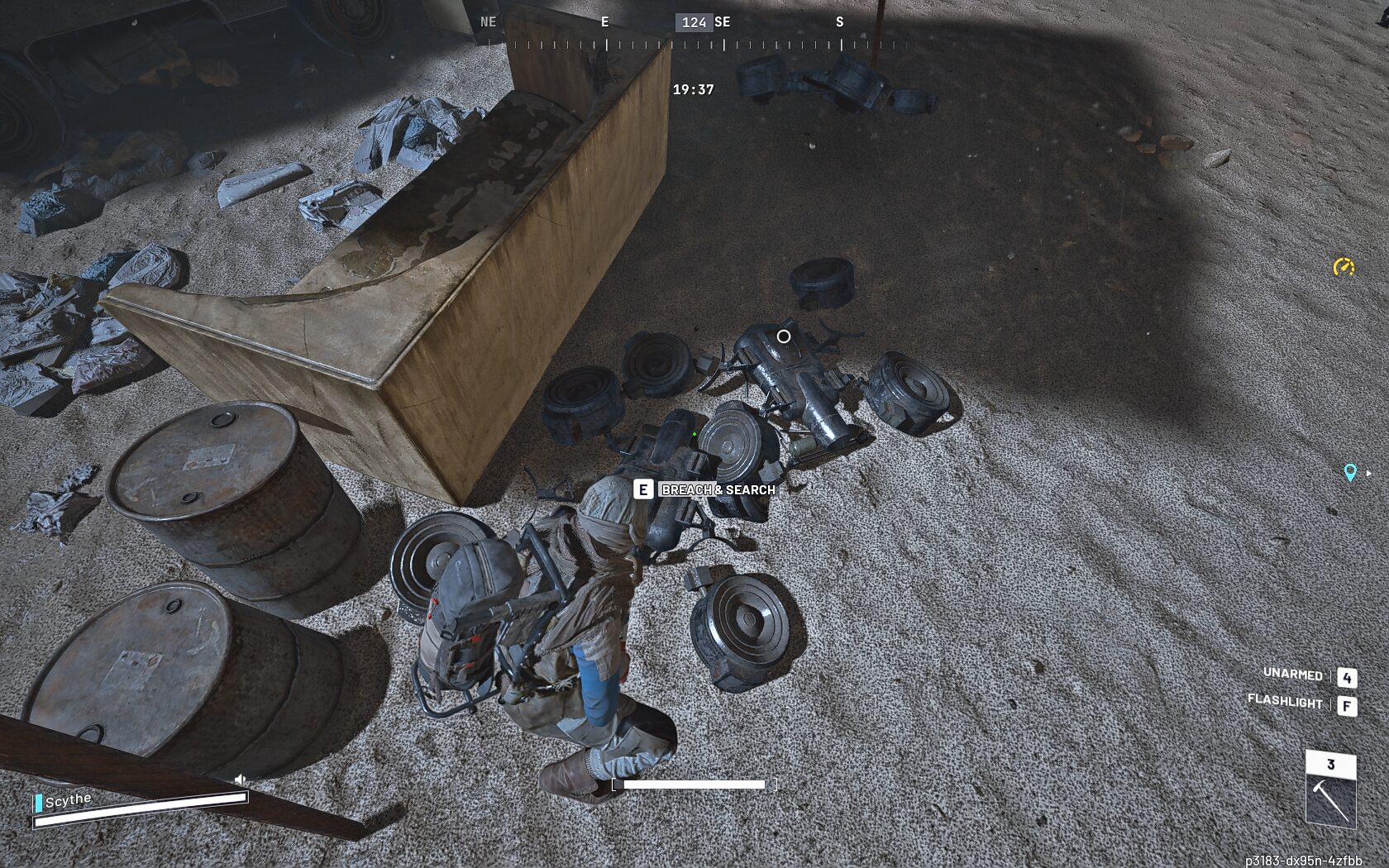Select the pickaxe tool slot
1389x868 pixels.
click(1330, 799)
